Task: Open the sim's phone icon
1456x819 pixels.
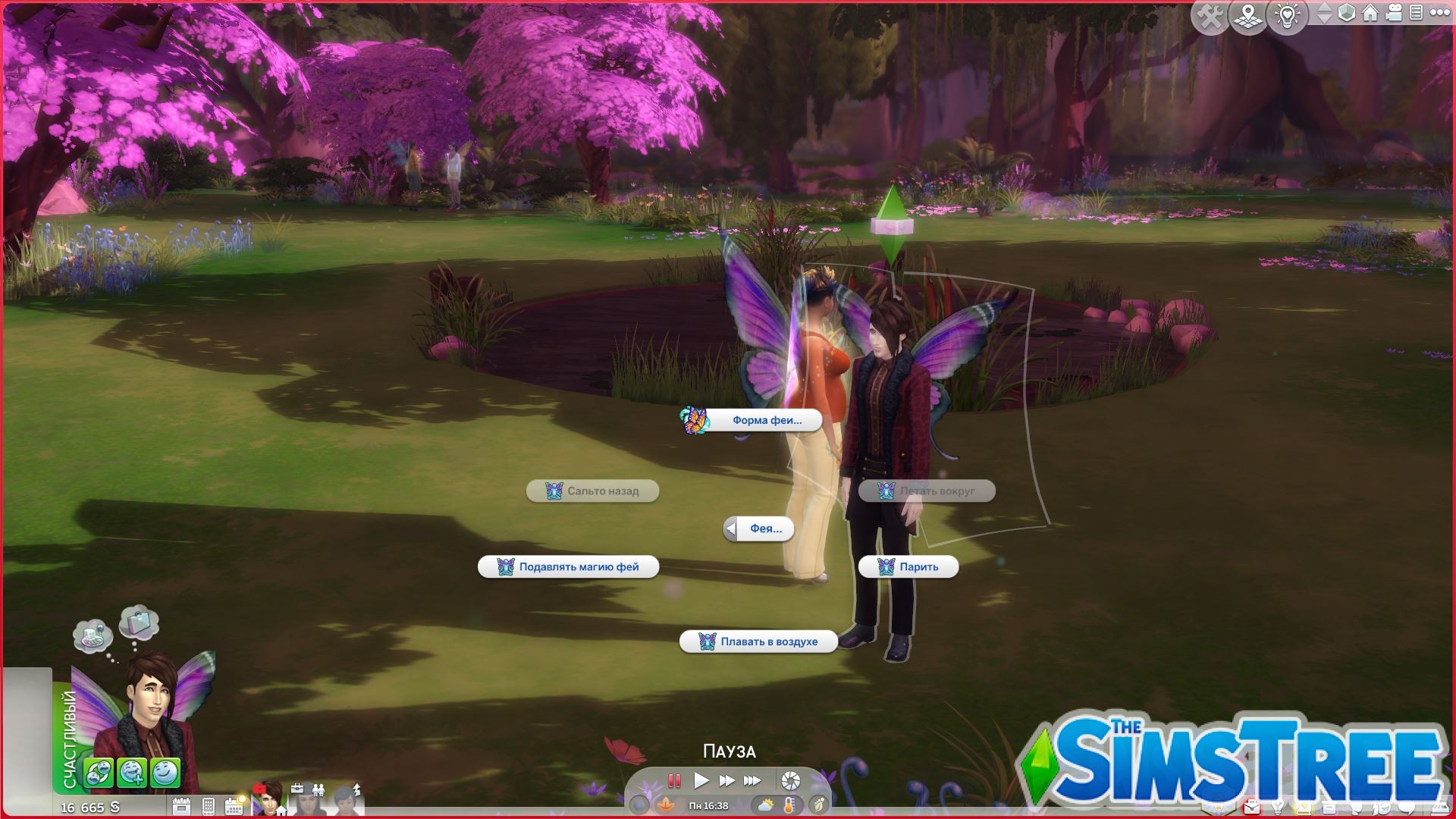Action: [209, 806]
